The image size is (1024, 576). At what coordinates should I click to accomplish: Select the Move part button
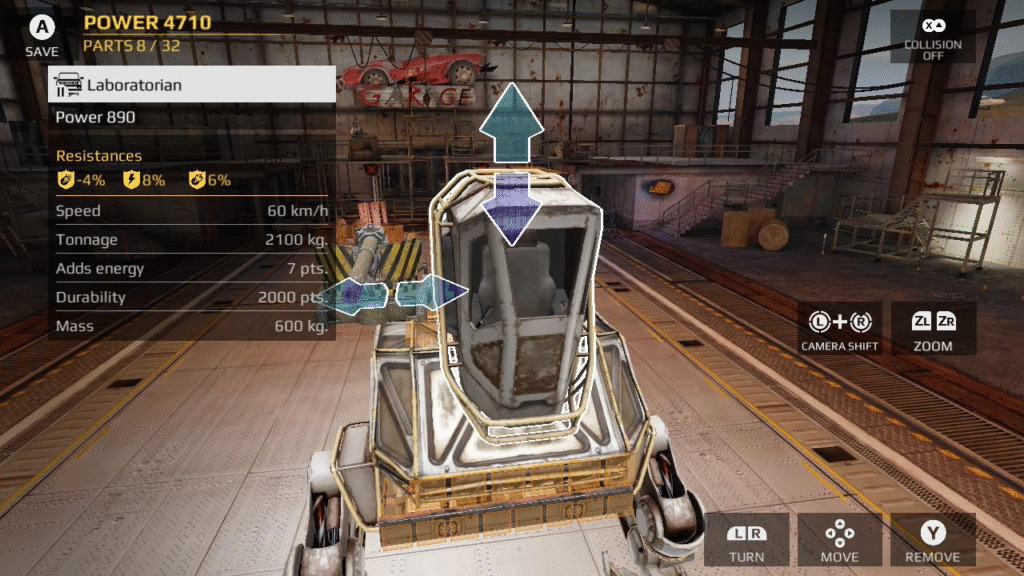coord(839,540)
